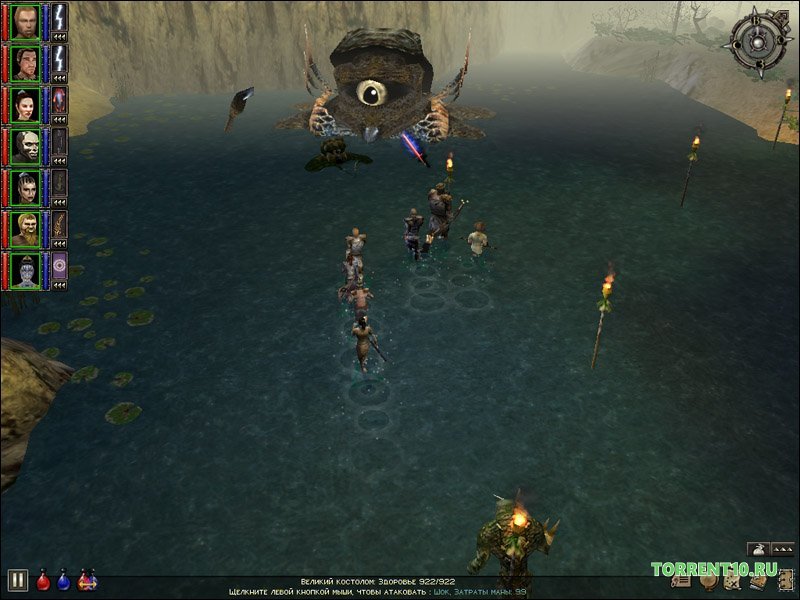Viewport: 800px width, 600px height.
Task: Expand the three-triangle formation panel
Action: (784, 548)
